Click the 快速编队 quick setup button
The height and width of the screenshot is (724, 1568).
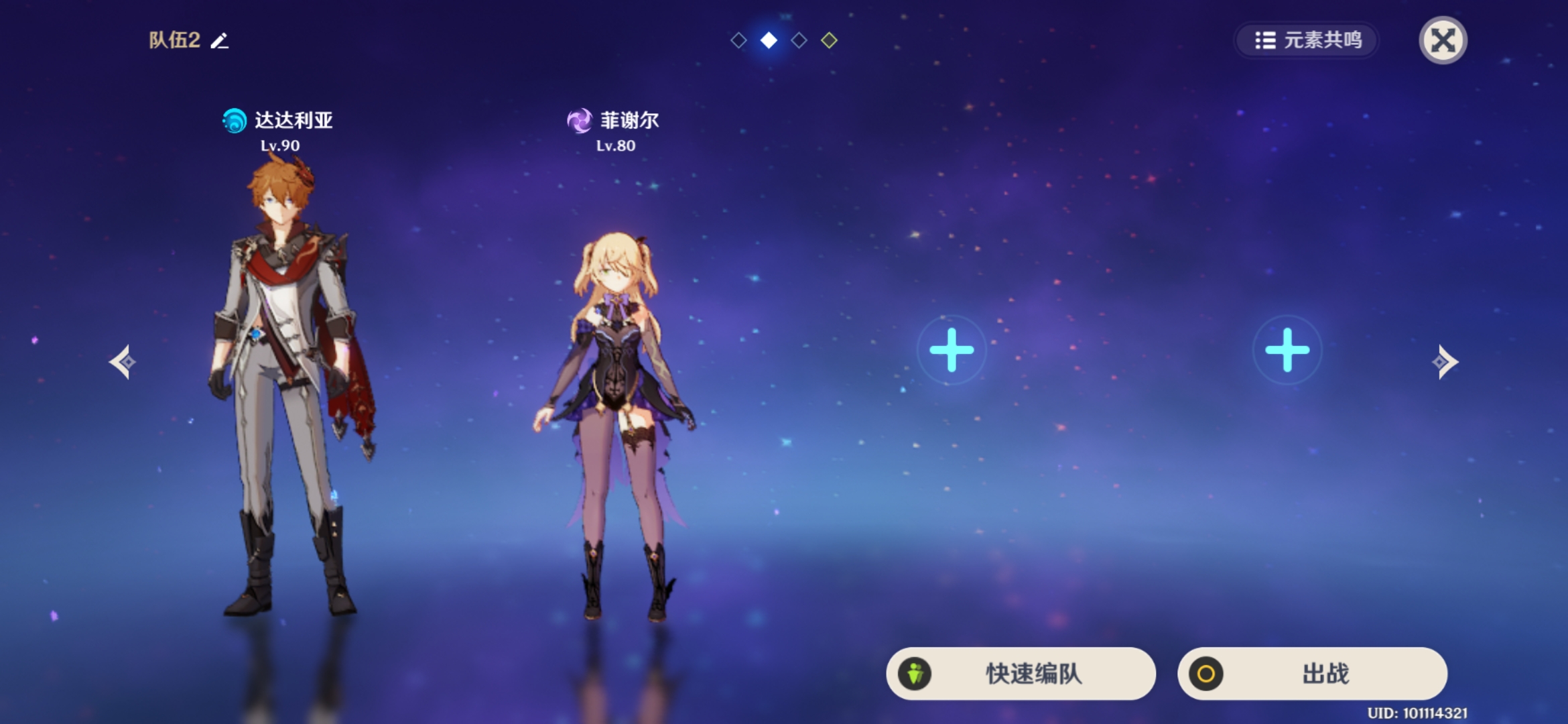click(x=1021, y=673)
